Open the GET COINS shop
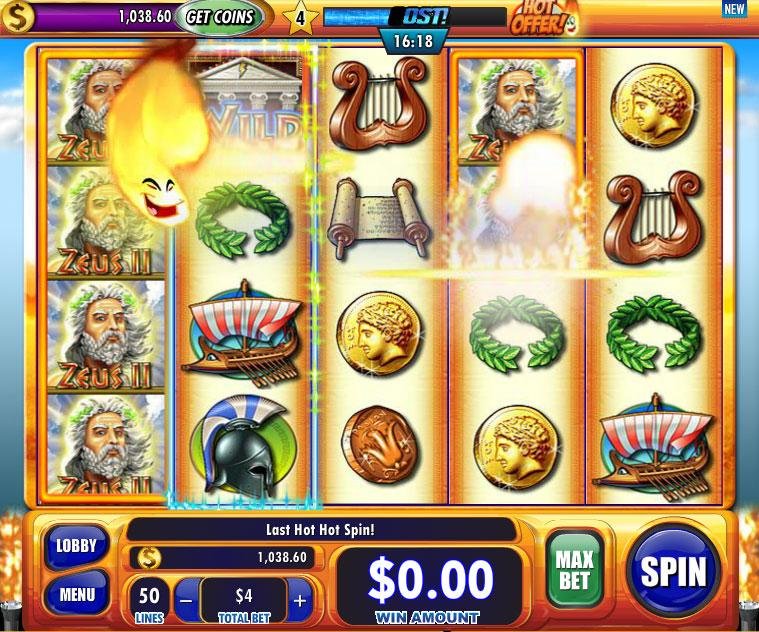This screenshot has width=759, height=632. (x=221, y=17)
